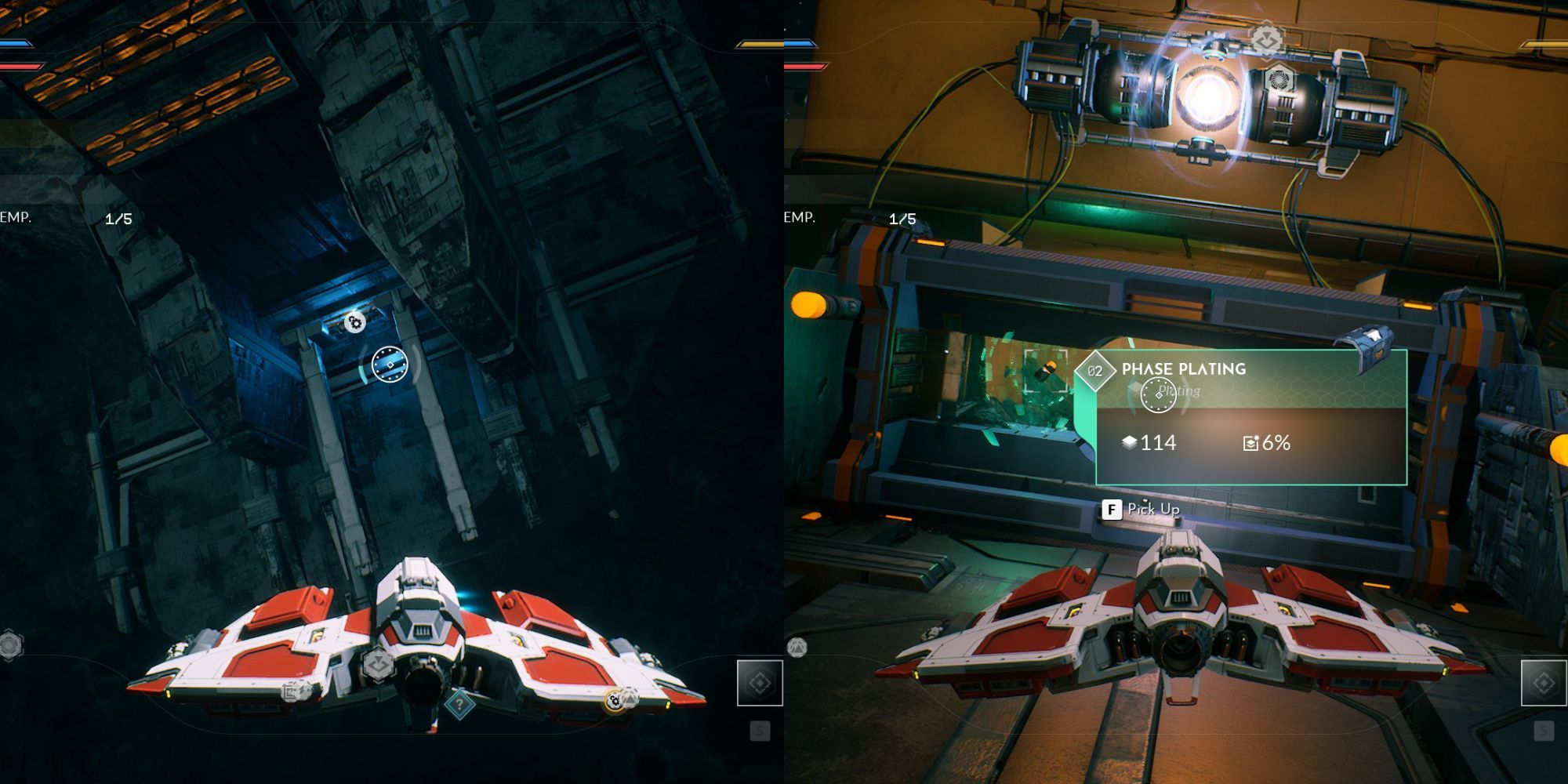Open the question mark mystery marker below the ship
The width and height of the screenshot is (1568, 784).
pyautogui.click(x=460, y=705)
